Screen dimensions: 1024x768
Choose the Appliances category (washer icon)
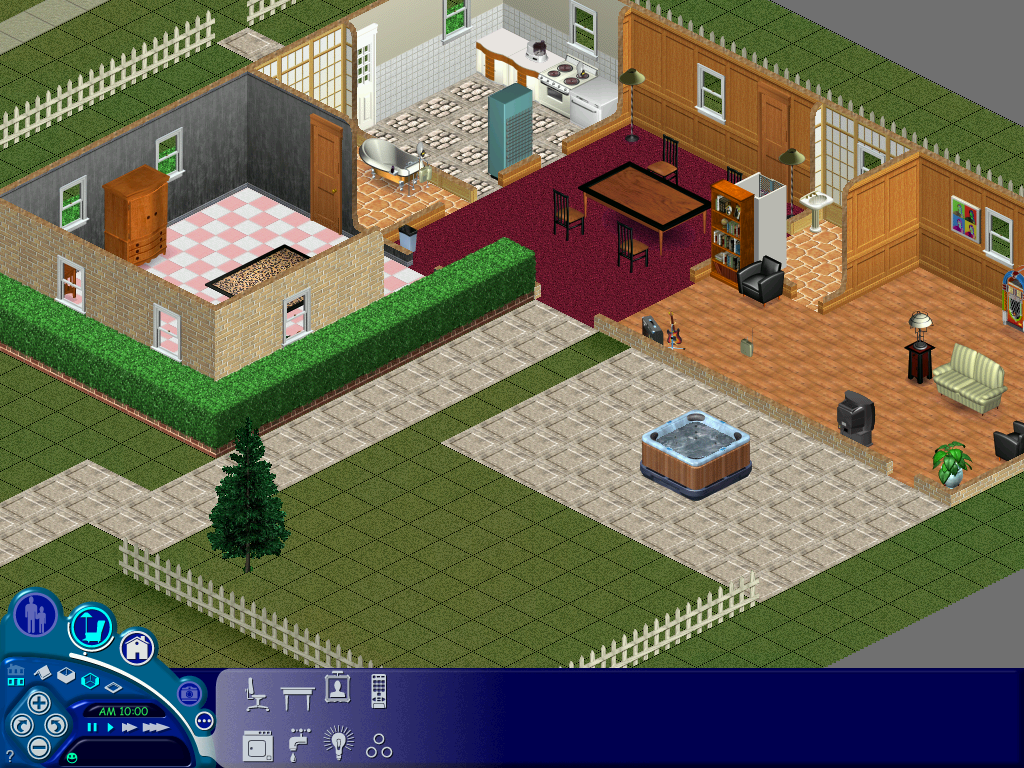coord(257,745)
